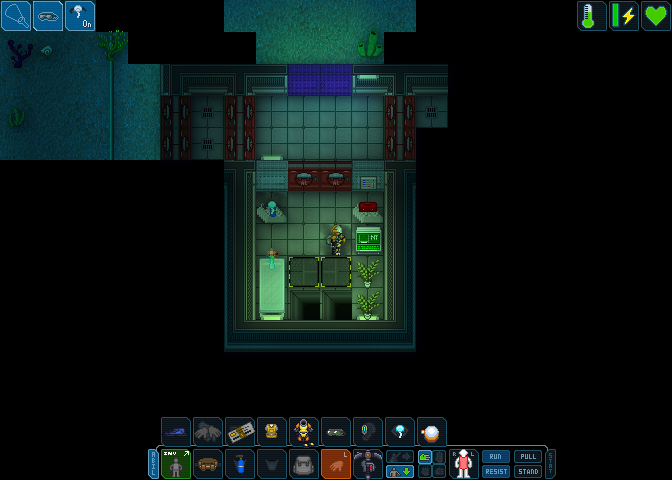Select the orange left hand slot
Viewport: 672px width, 480px height.
pos(336,464)
